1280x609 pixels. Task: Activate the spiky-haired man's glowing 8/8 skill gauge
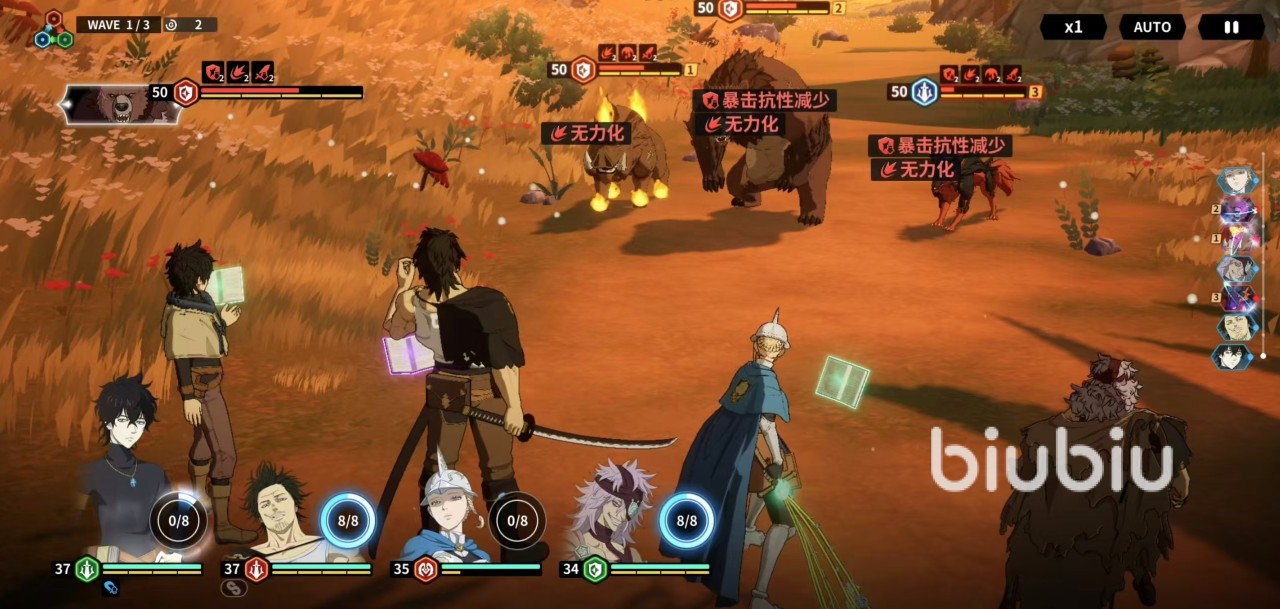click(x=348, y=521)
